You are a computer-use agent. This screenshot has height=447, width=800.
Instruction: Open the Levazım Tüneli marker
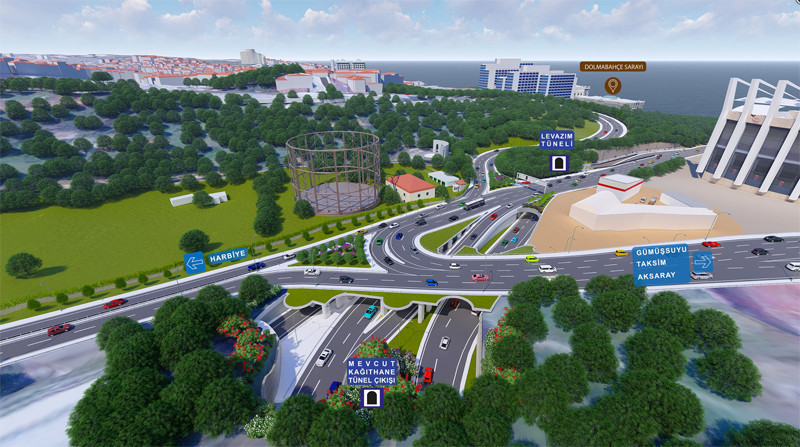coord(557,139)
